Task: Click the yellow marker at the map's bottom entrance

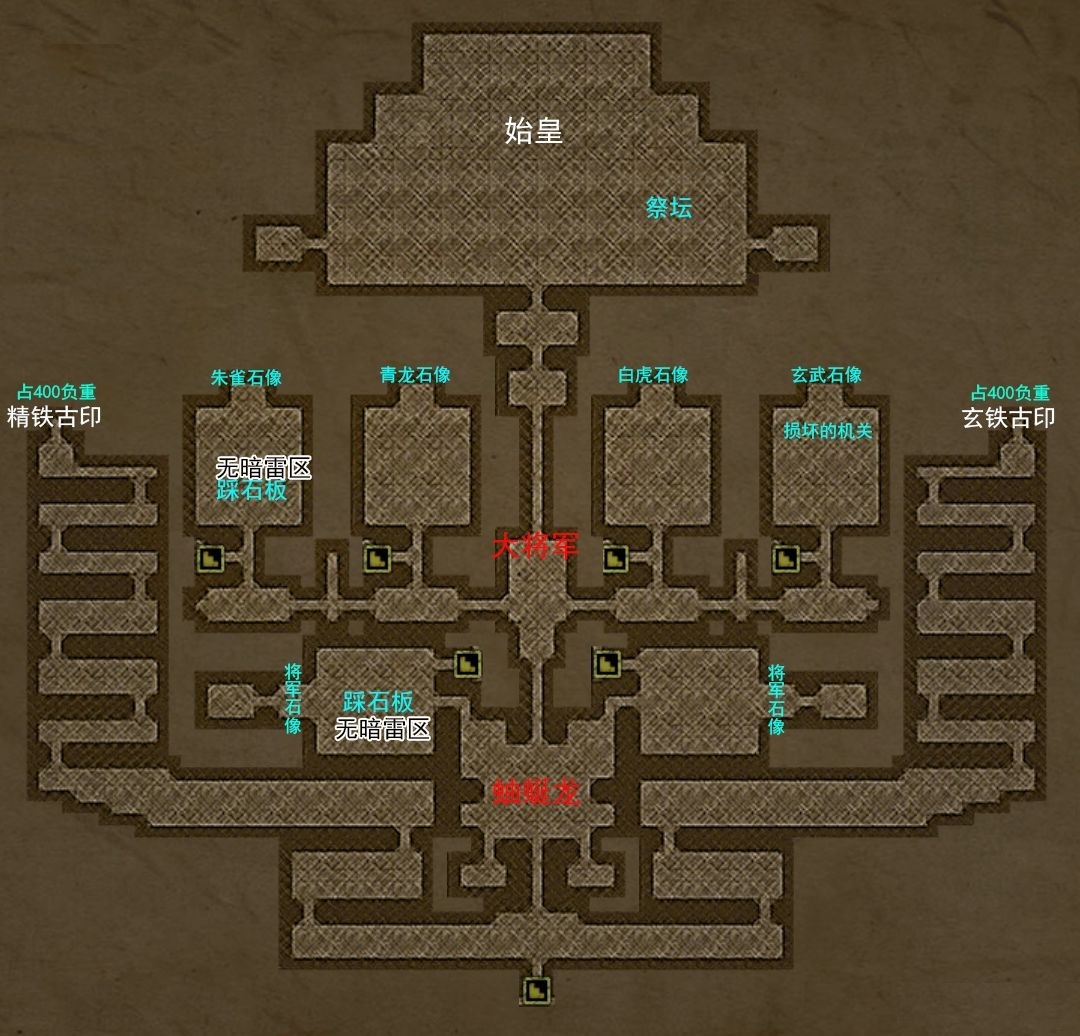Action: 537,990
